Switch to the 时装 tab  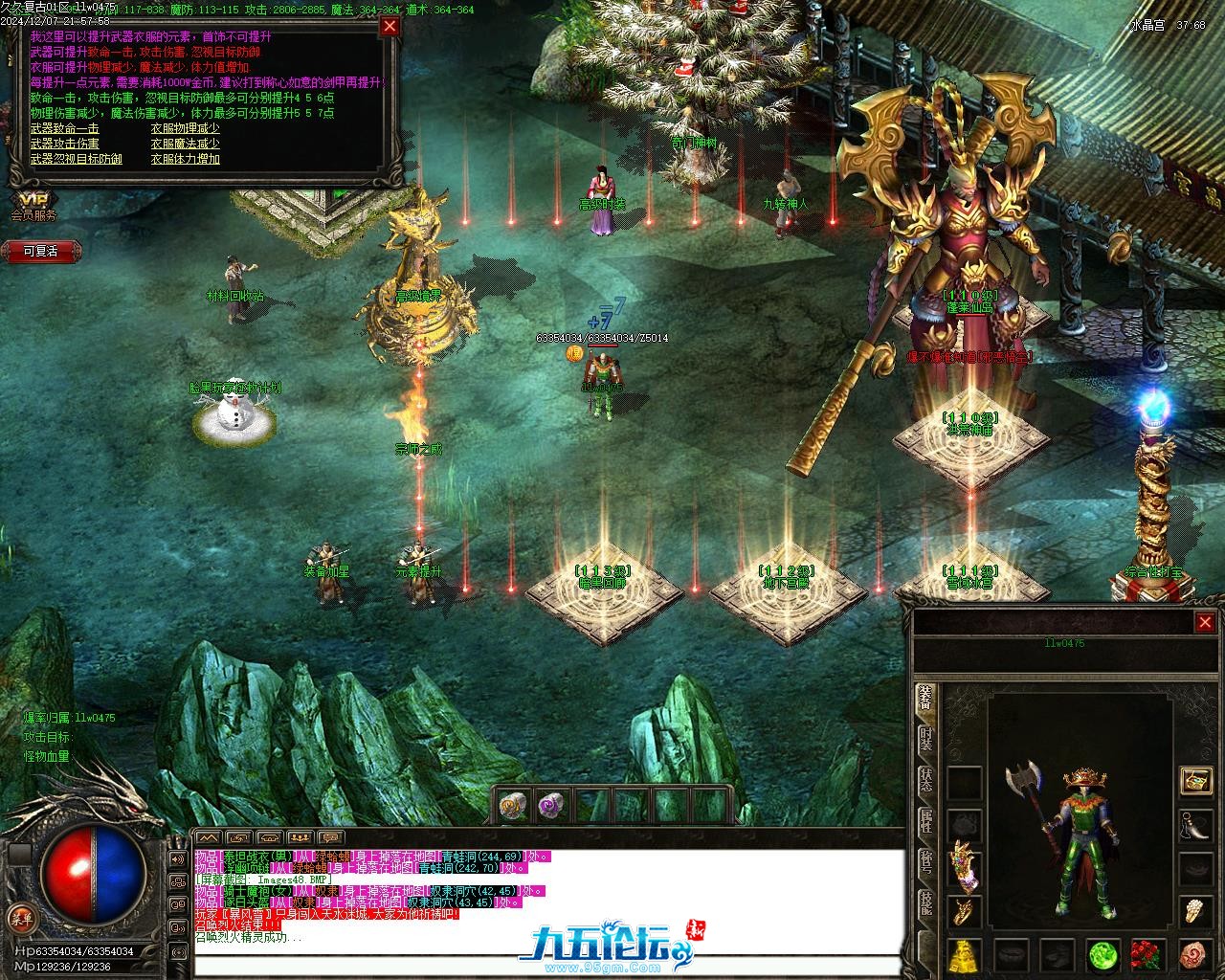point(925,739)
